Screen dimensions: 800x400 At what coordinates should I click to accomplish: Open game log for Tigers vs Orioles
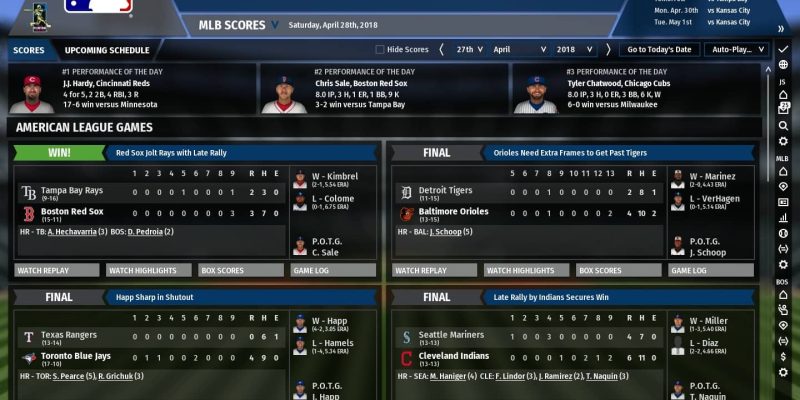click(x=688, y=270)
